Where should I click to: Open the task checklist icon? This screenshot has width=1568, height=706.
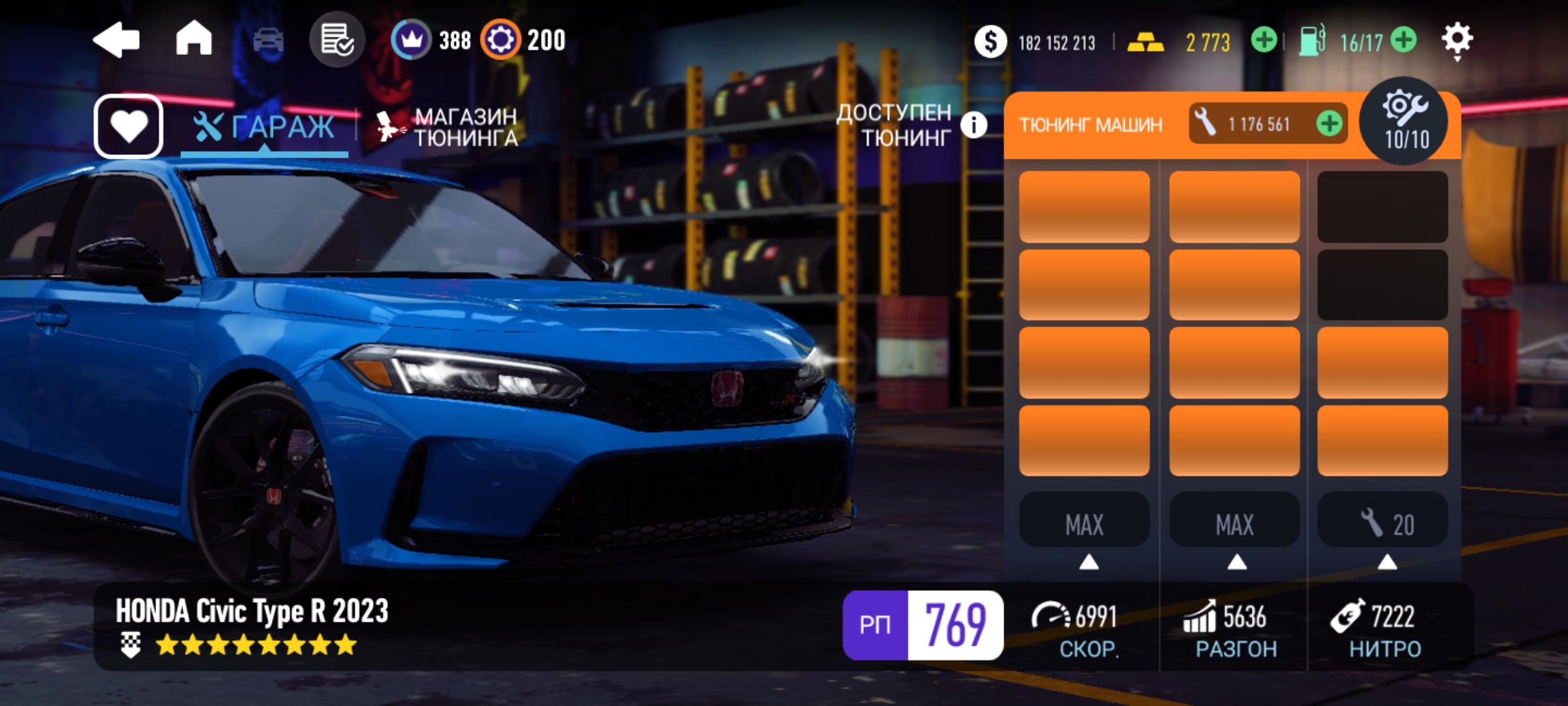coord(337,41)
